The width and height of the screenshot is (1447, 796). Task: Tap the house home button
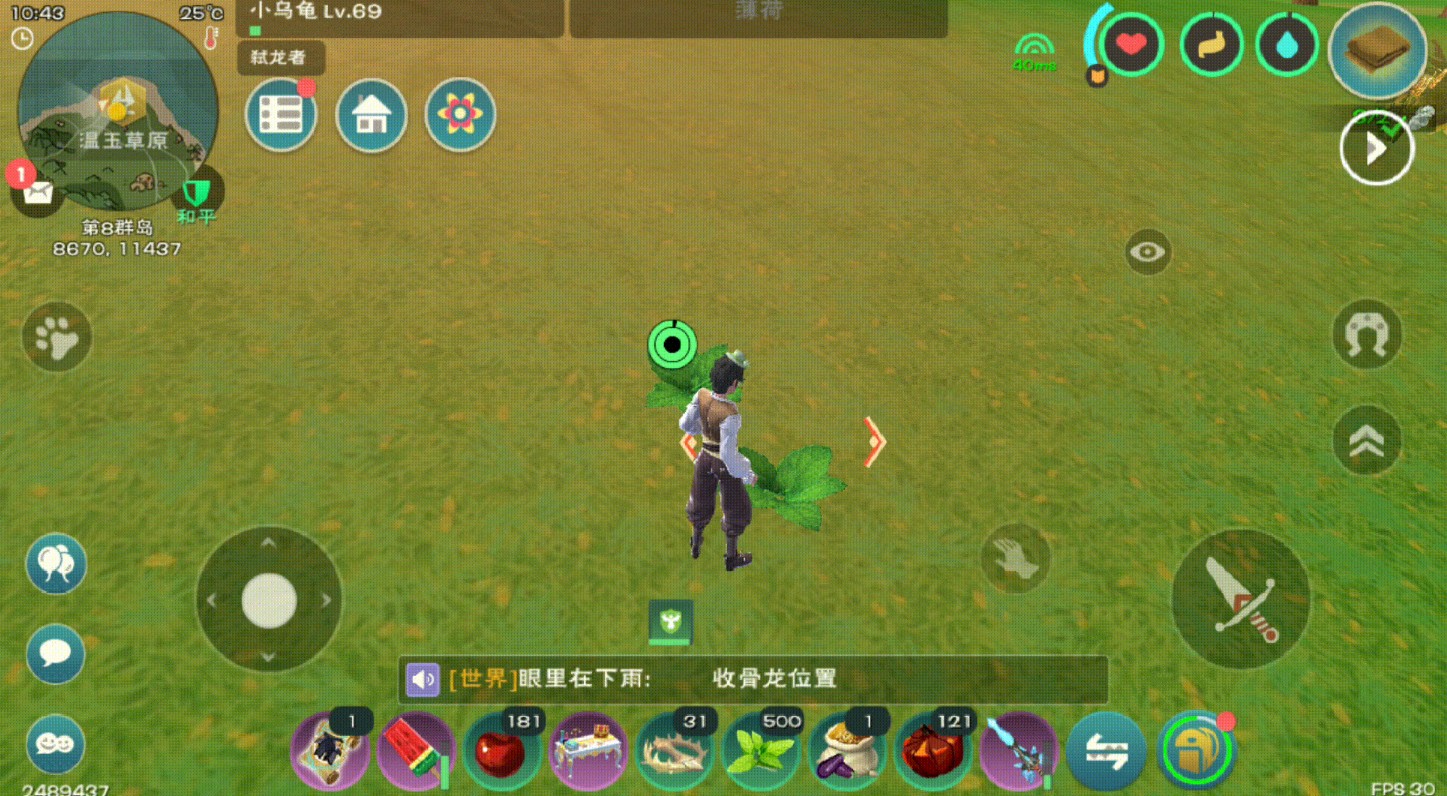click(x=371, y=115)
